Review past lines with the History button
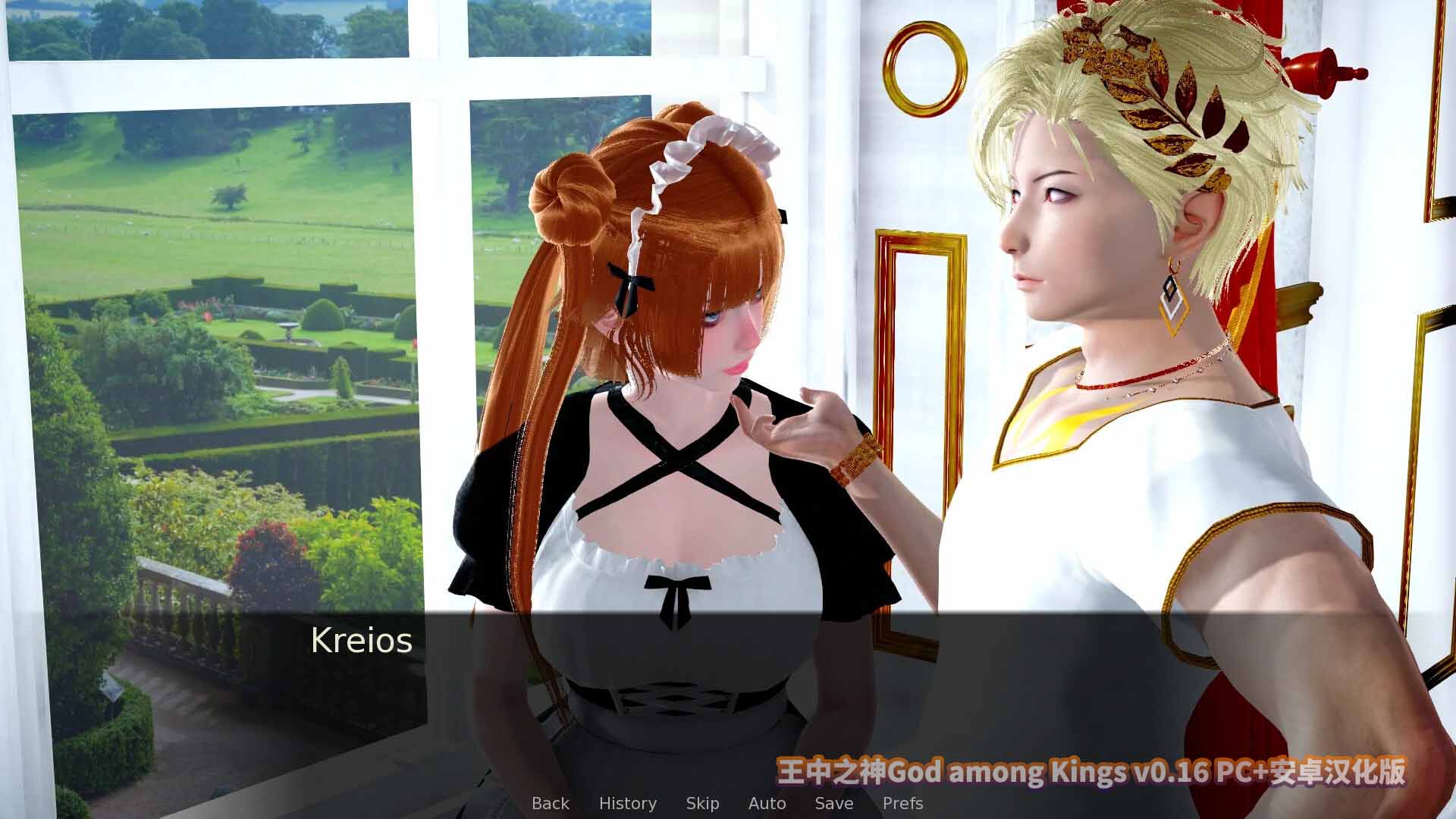This screenshot has width=1456, height=819. pos(628,803)
